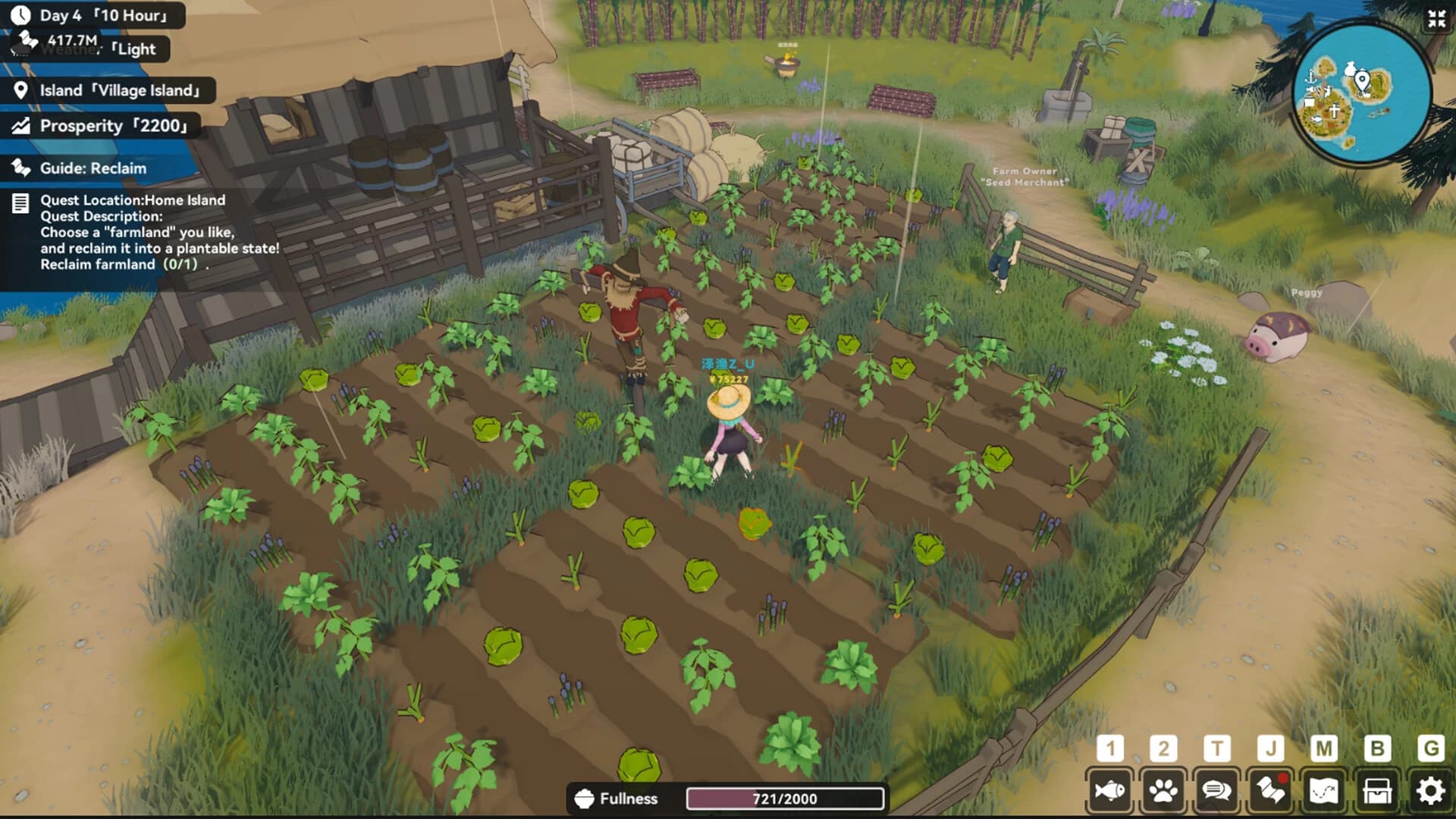Click the Fullness 721/2000 progress bar
Screen dimensions: 1456x819
pyautogui.click(x=785, y=798)
